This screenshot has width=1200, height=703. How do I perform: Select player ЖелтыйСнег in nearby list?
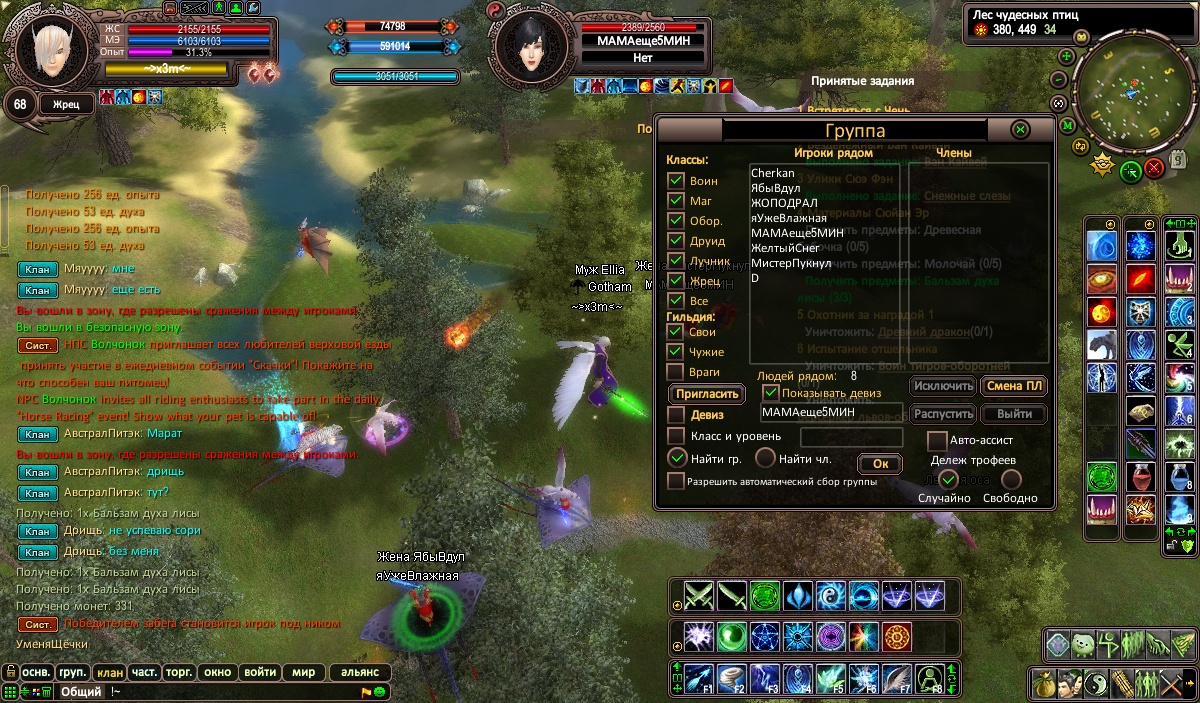[784, 248]
